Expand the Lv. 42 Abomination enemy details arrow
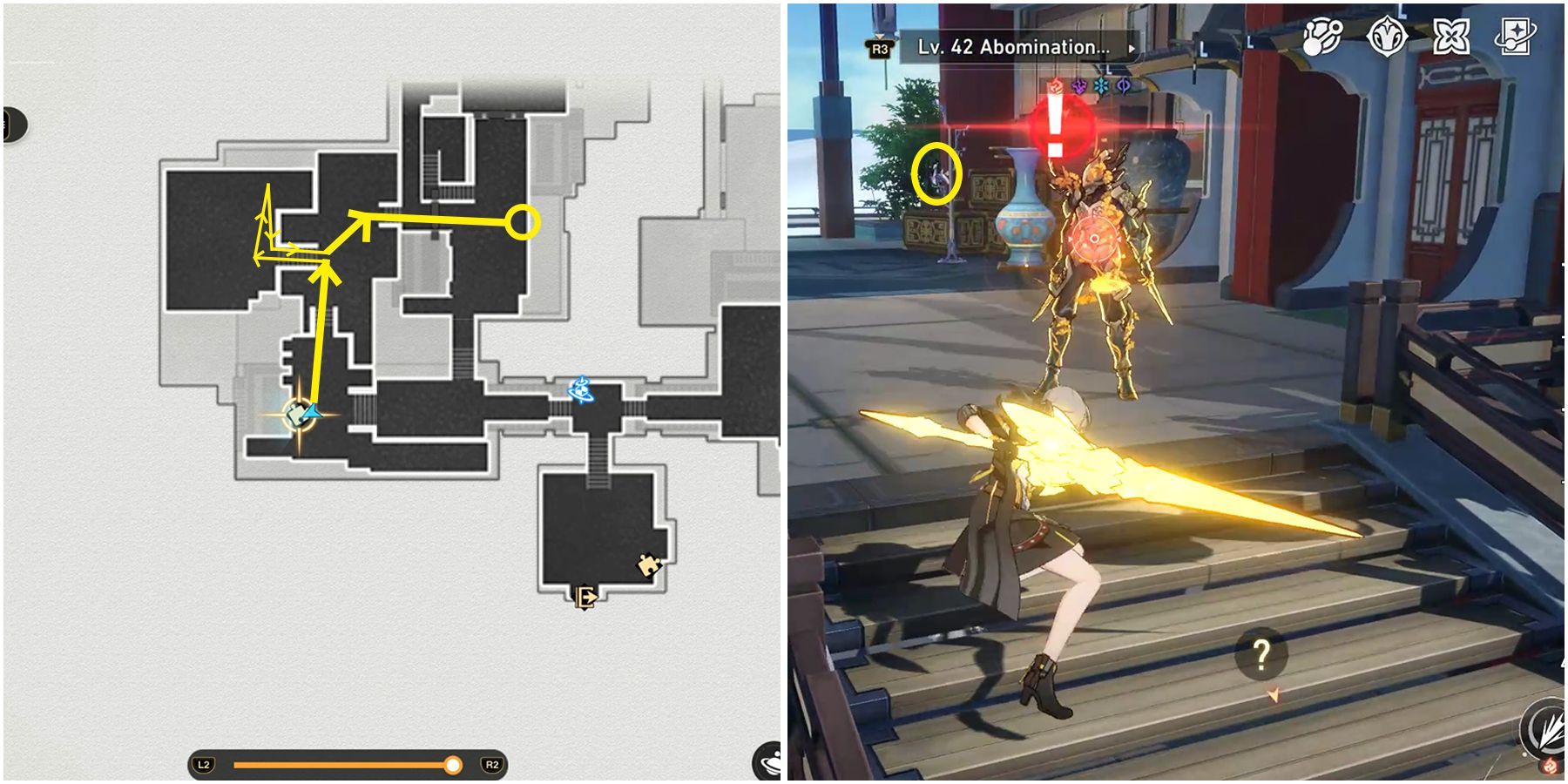 point(1133,50)
